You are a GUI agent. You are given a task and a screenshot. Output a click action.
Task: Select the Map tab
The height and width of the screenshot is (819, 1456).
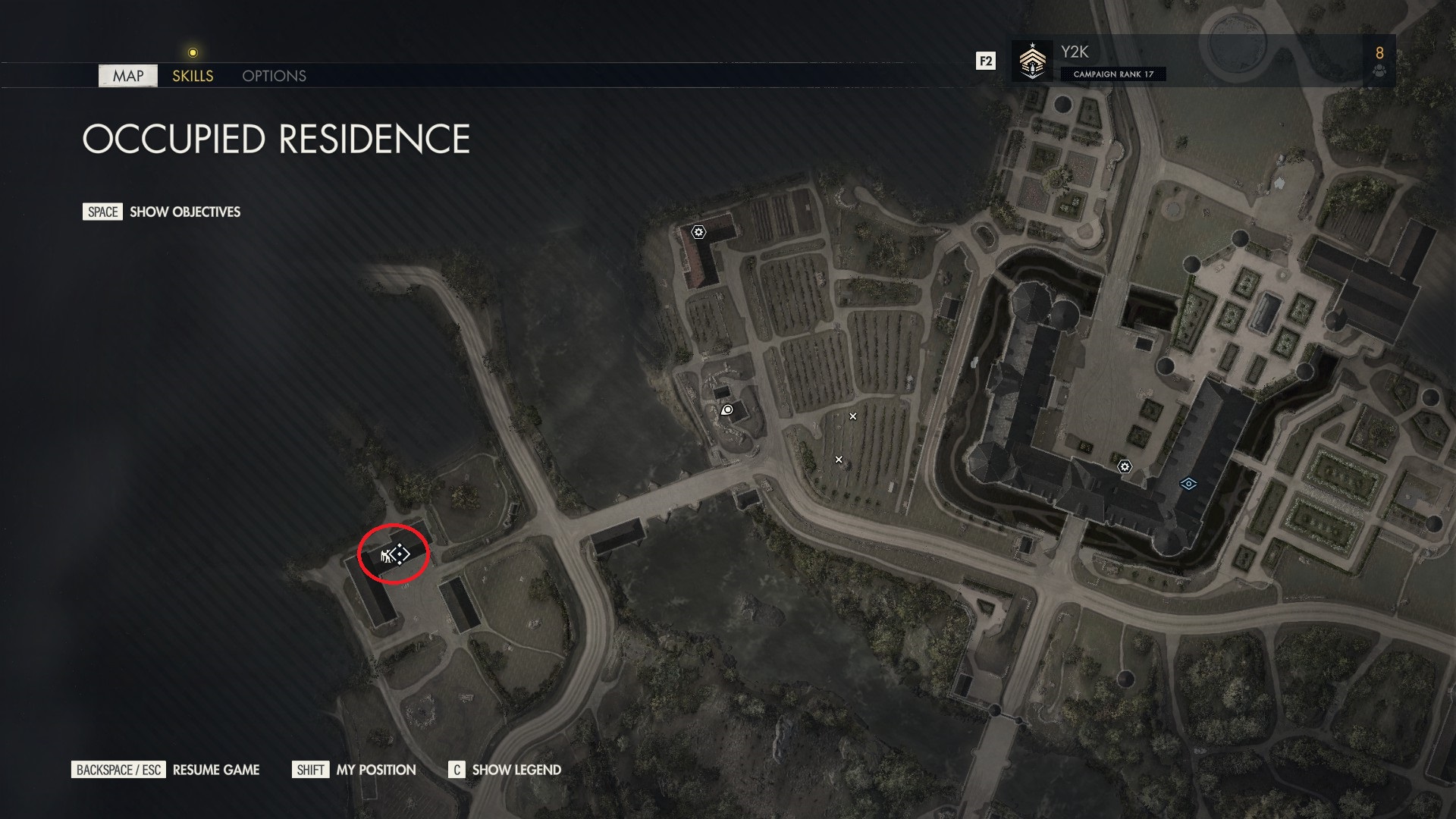pos(128,76)
